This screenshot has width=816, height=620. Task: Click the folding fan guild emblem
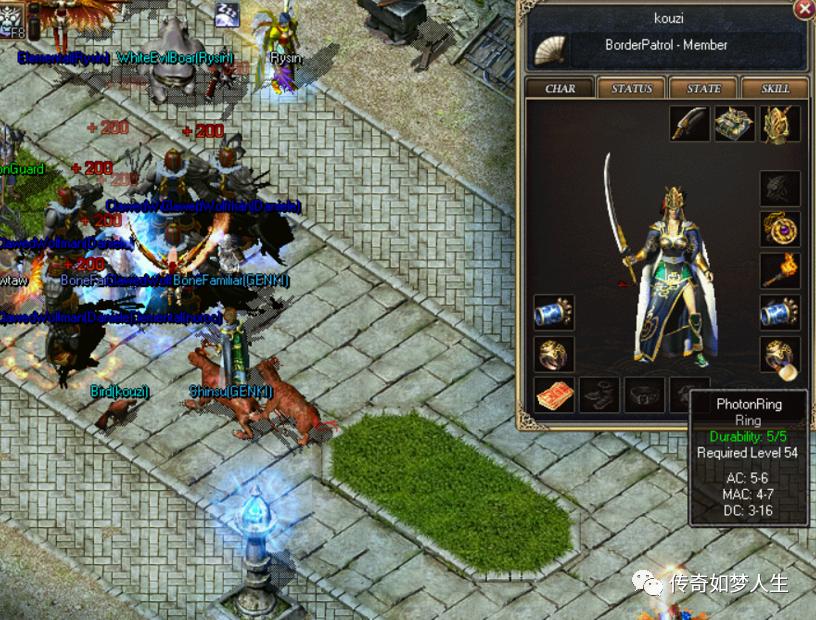pyautogui.click(x=551, y=48)
